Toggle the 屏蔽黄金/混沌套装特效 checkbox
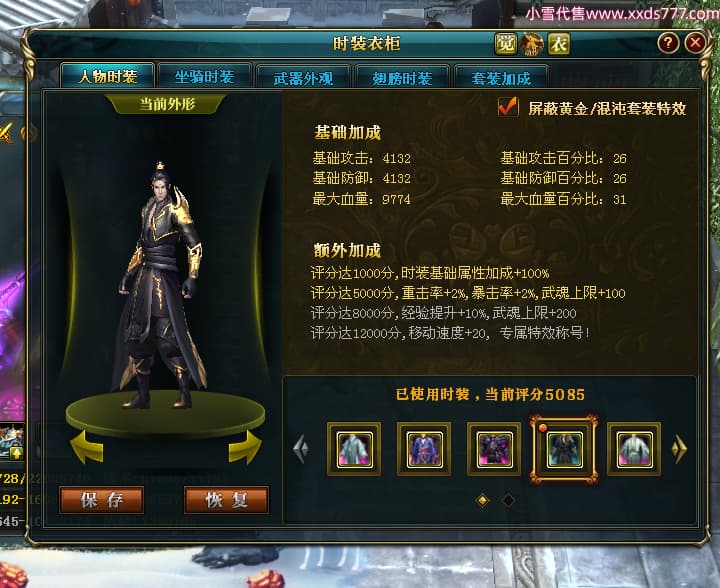Screen dimensions: 720x588 point(508,107)
